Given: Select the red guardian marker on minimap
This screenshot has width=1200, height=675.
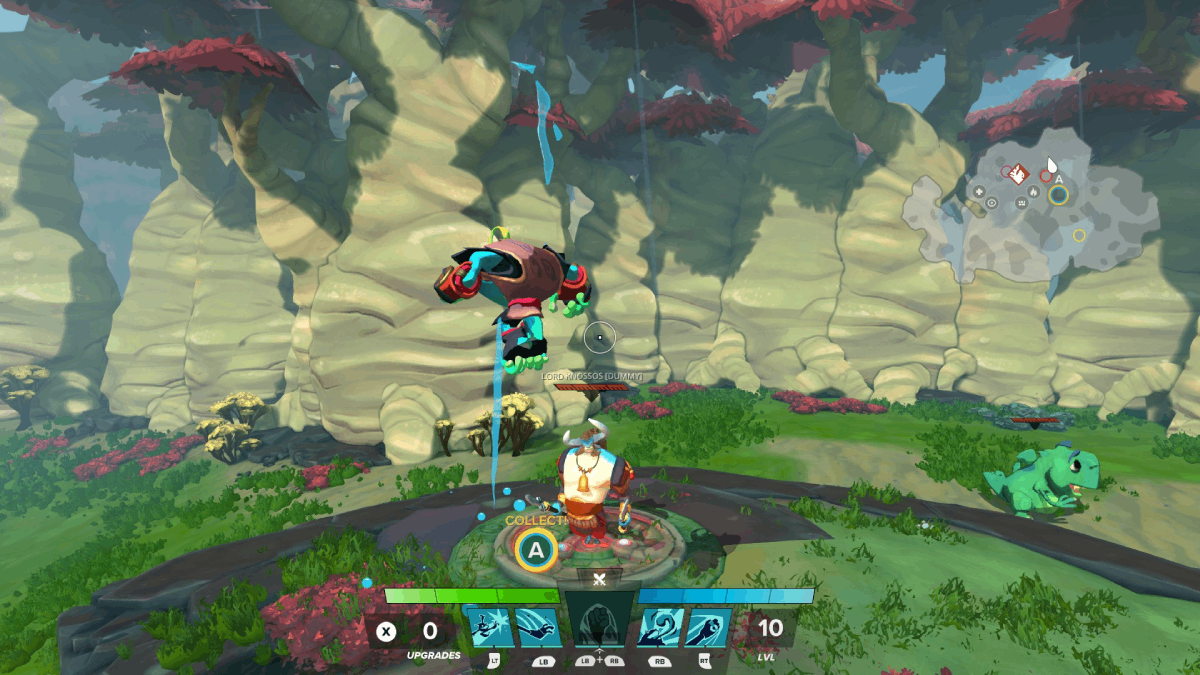Looking at the screenshot, I should (1017, 174).
